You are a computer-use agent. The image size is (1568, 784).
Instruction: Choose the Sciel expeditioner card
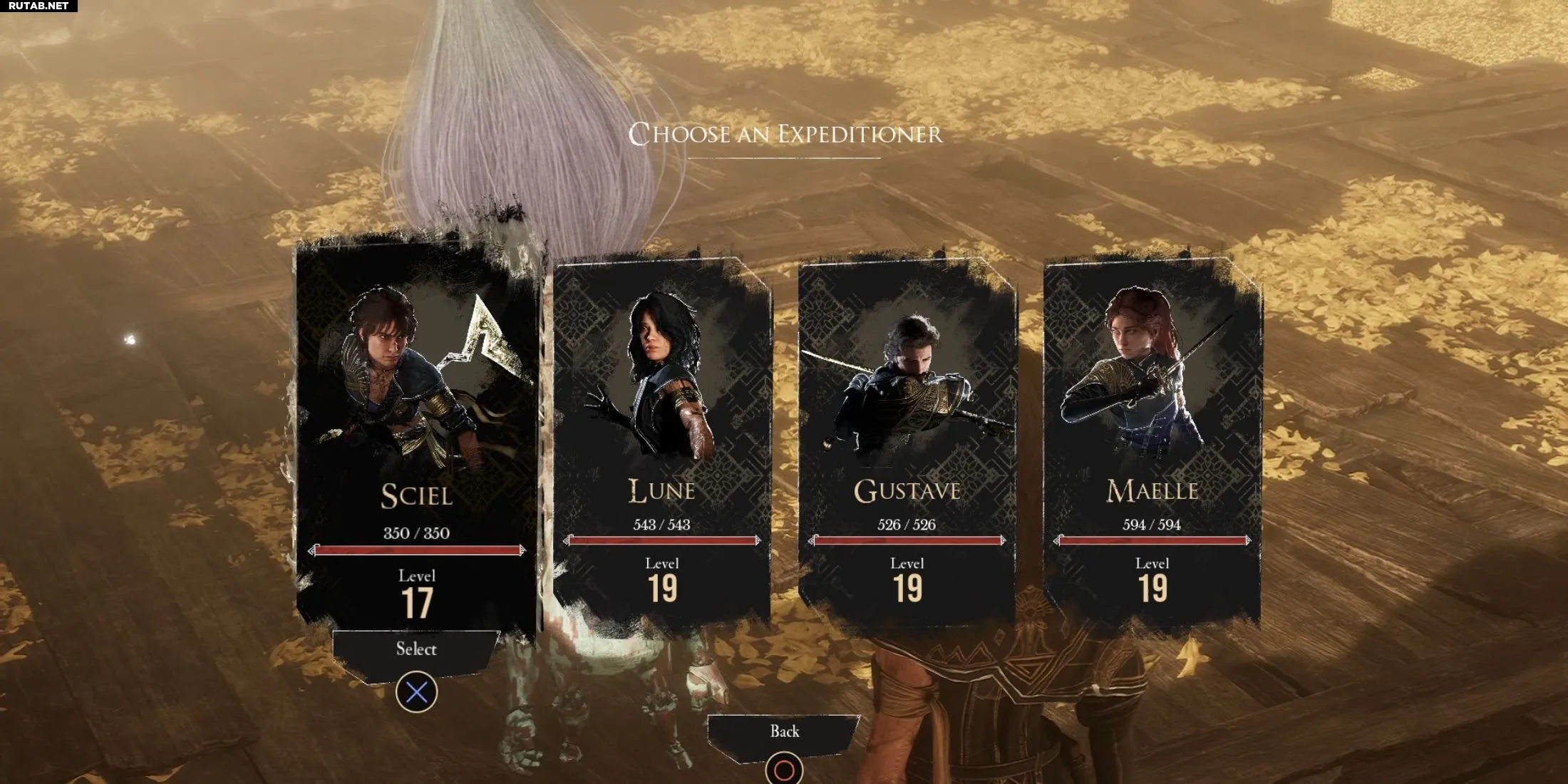point(417,435)
